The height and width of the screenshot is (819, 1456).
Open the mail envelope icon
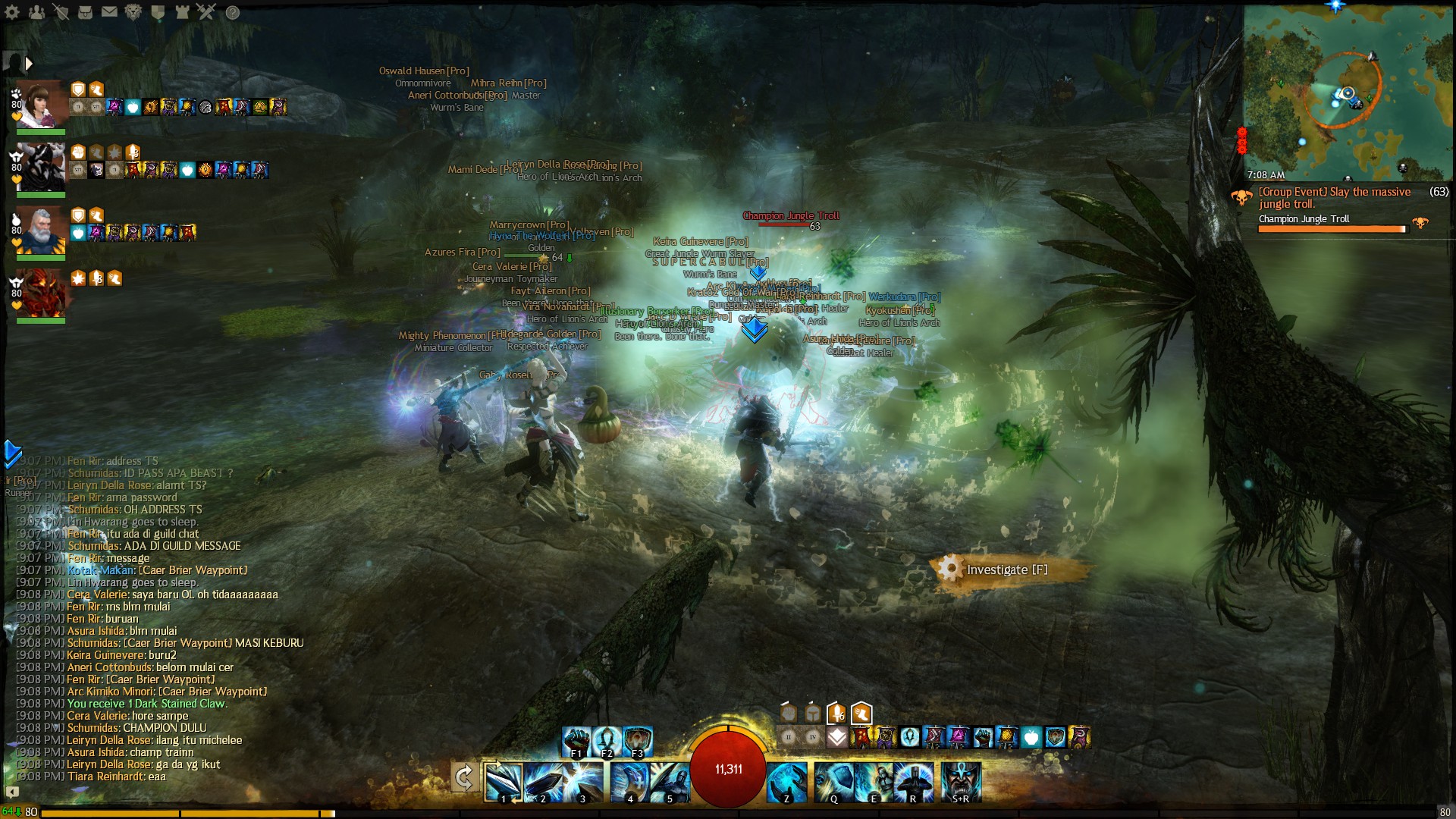click(108, 12)
